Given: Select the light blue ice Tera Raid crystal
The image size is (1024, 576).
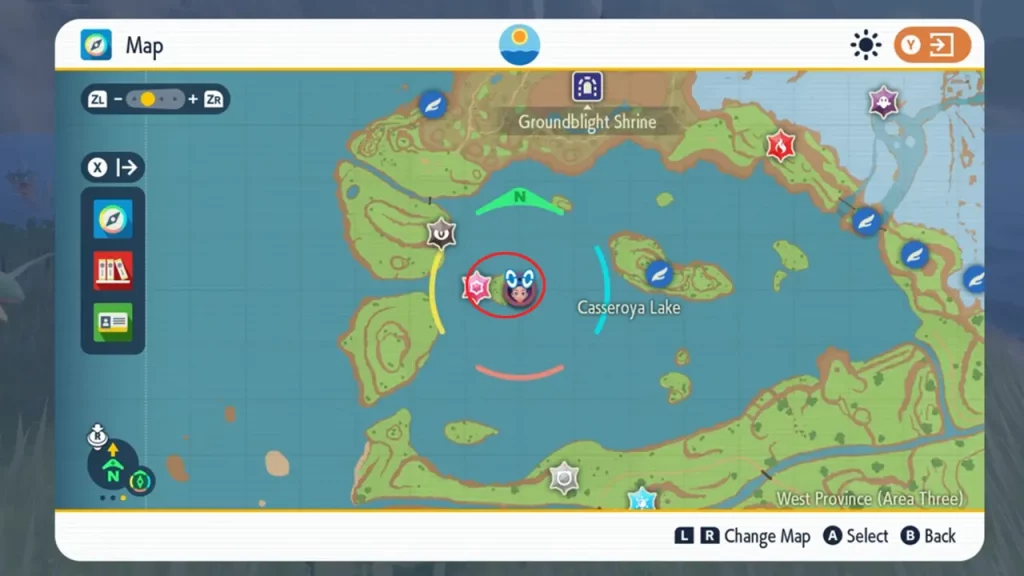Looking at the screenshot, I should 641,498.
